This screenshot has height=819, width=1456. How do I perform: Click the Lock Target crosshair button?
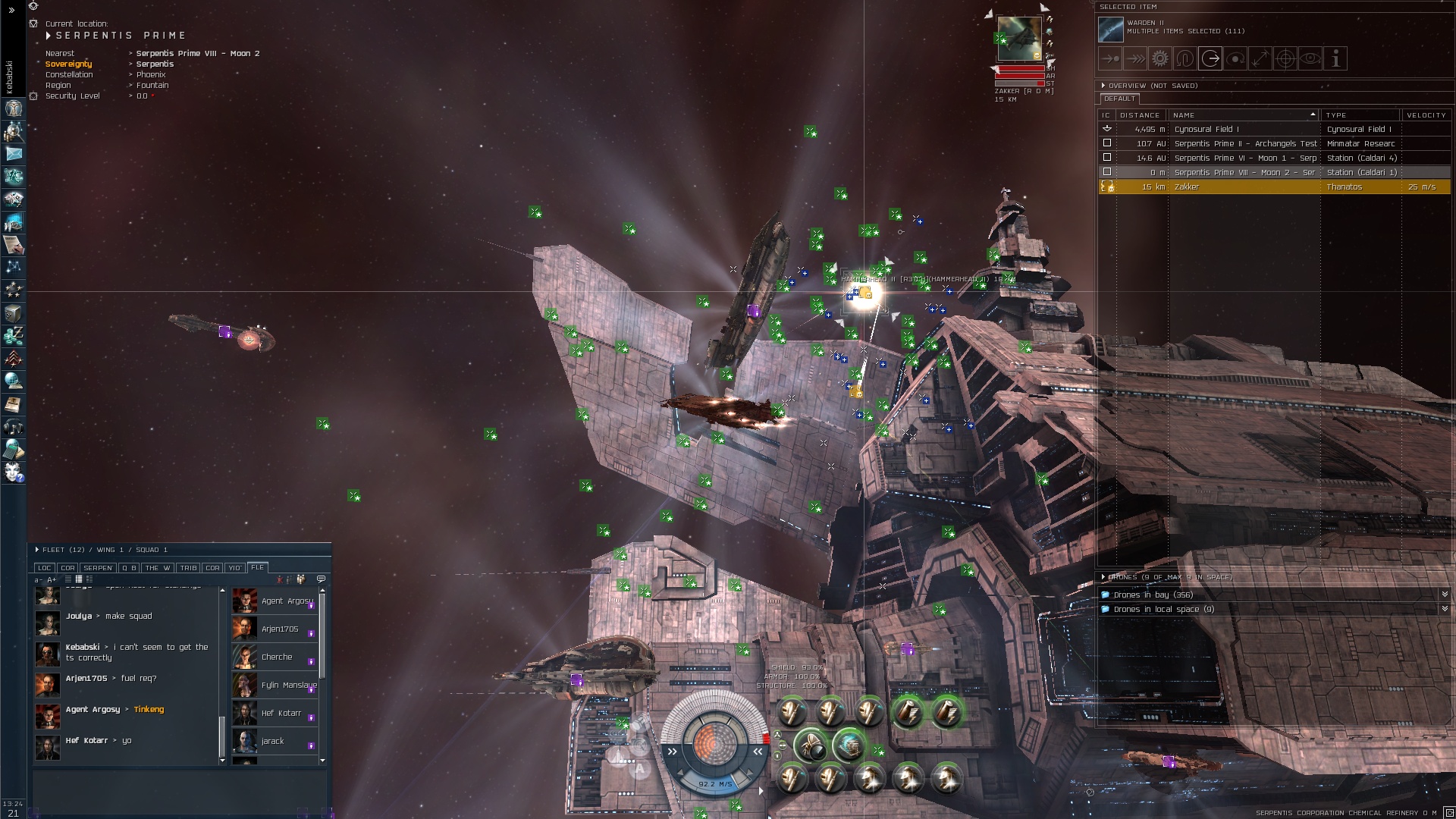pyautogui.click(x=1285, y=58)
